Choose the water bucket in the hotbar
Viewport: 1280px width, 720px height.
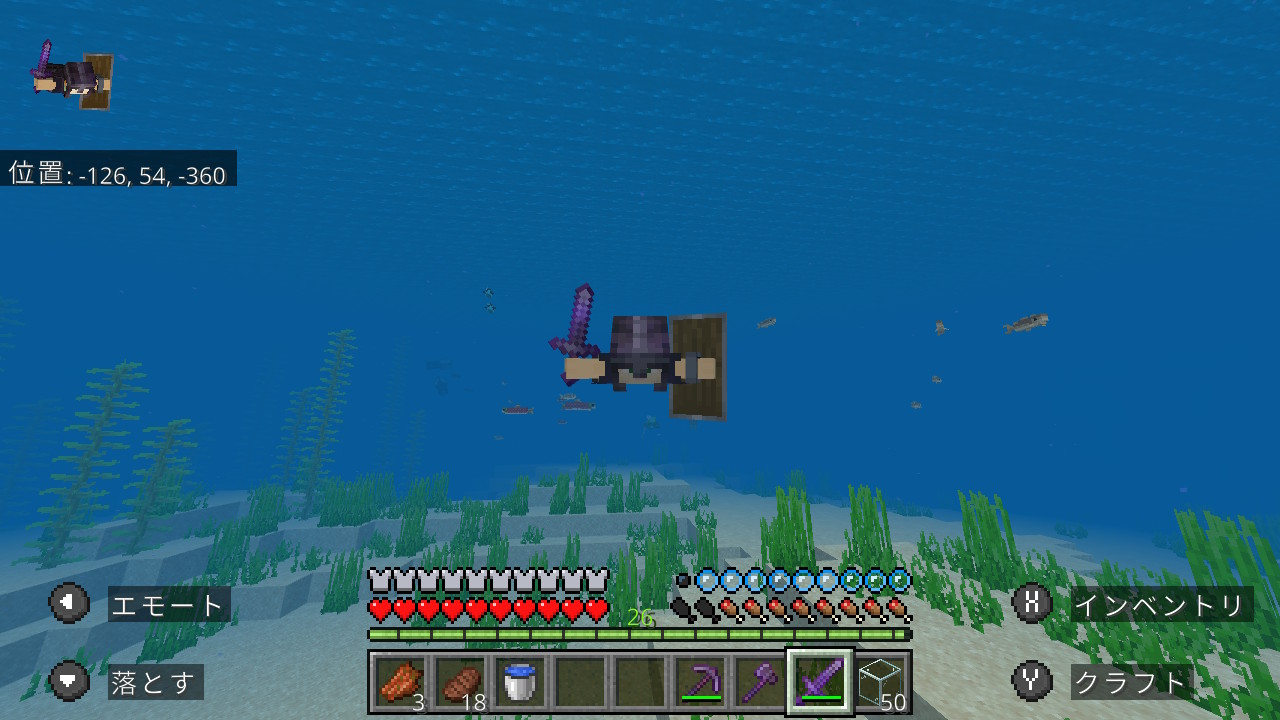coord(520,682)
